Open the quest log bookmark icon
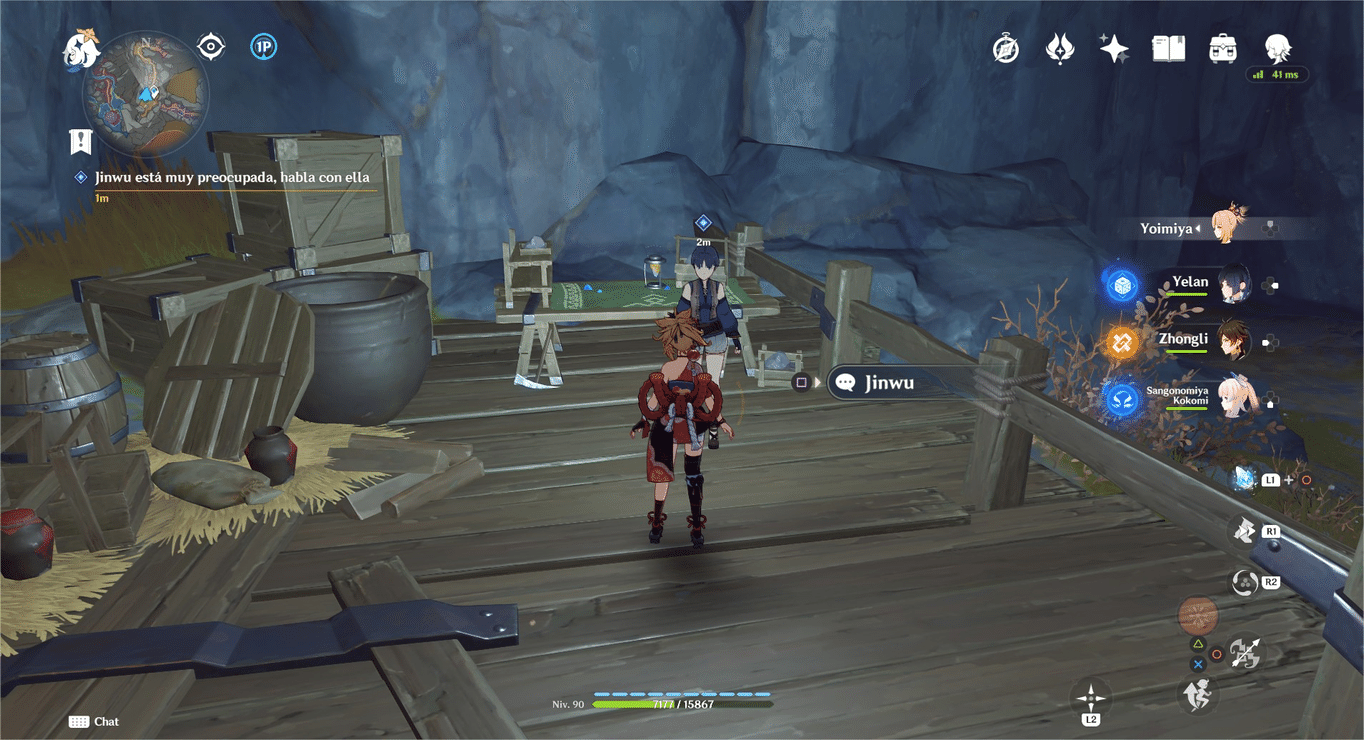This screenshot has height=740, width=1364. pos(81,142)
